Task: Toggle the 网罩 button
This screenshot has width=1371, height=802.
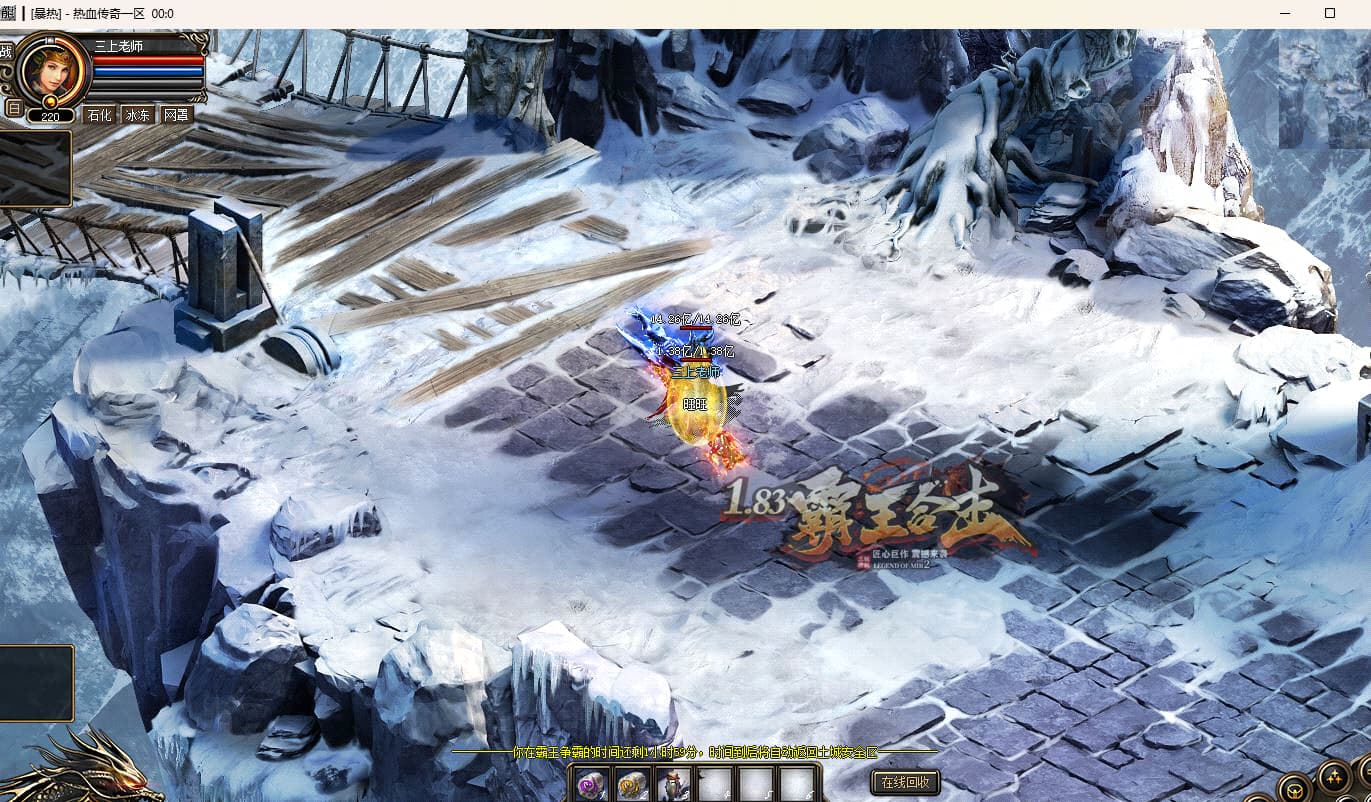Action: point(175,114)
